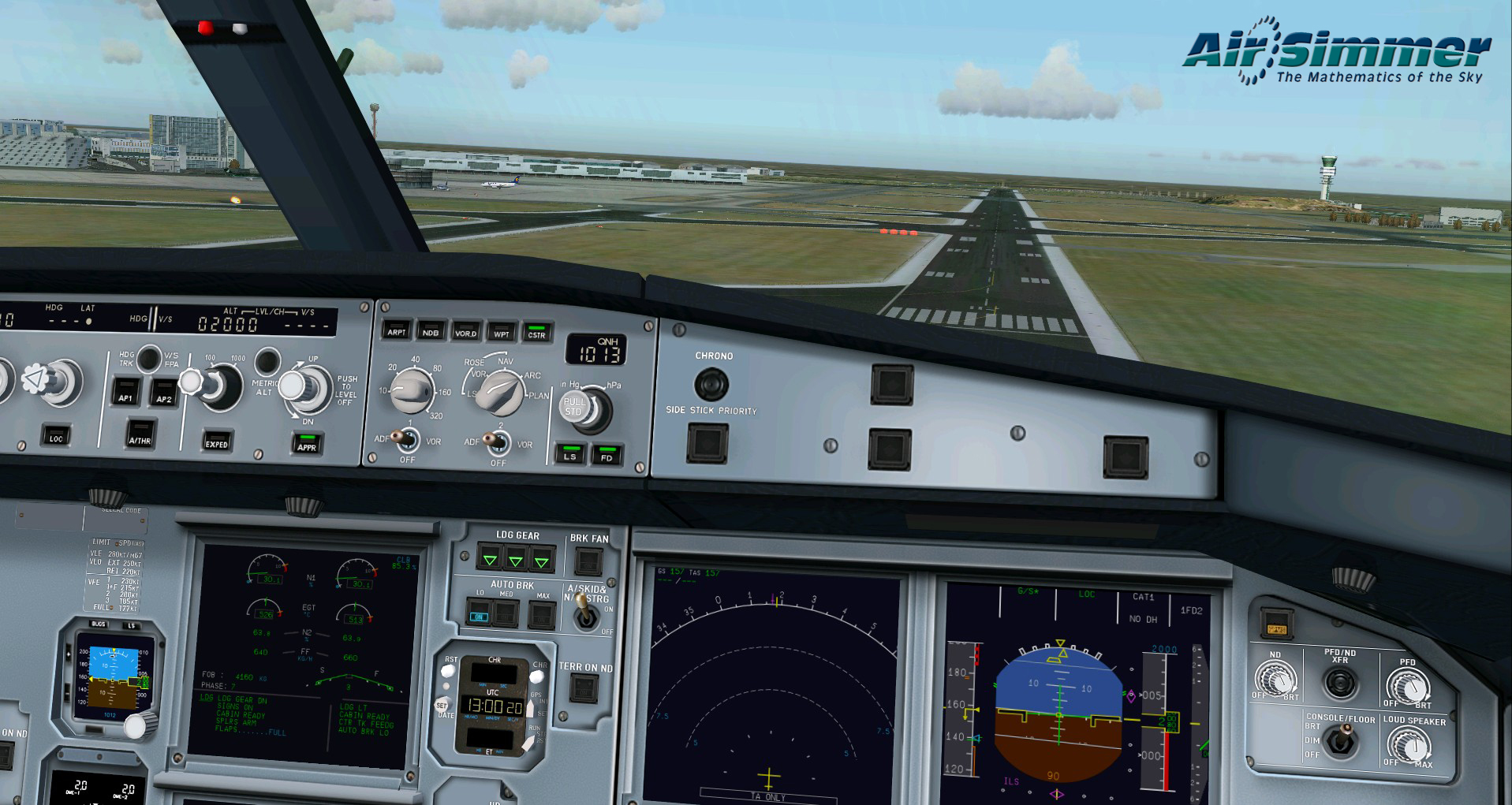Click the PFD/ND XFR button
1512x805 pixels.
pyautogui.click(x=1339, y=684)
